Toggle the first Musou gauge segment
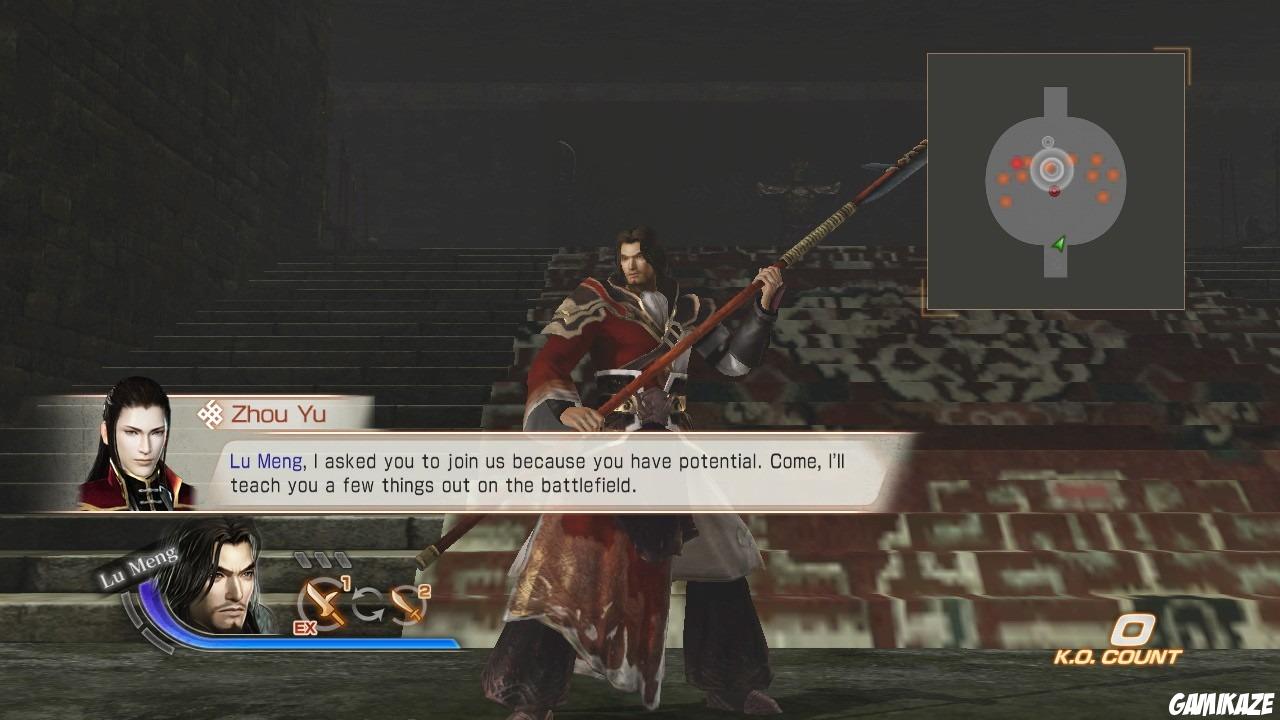 pyautogui.click(x=301, y=560)
